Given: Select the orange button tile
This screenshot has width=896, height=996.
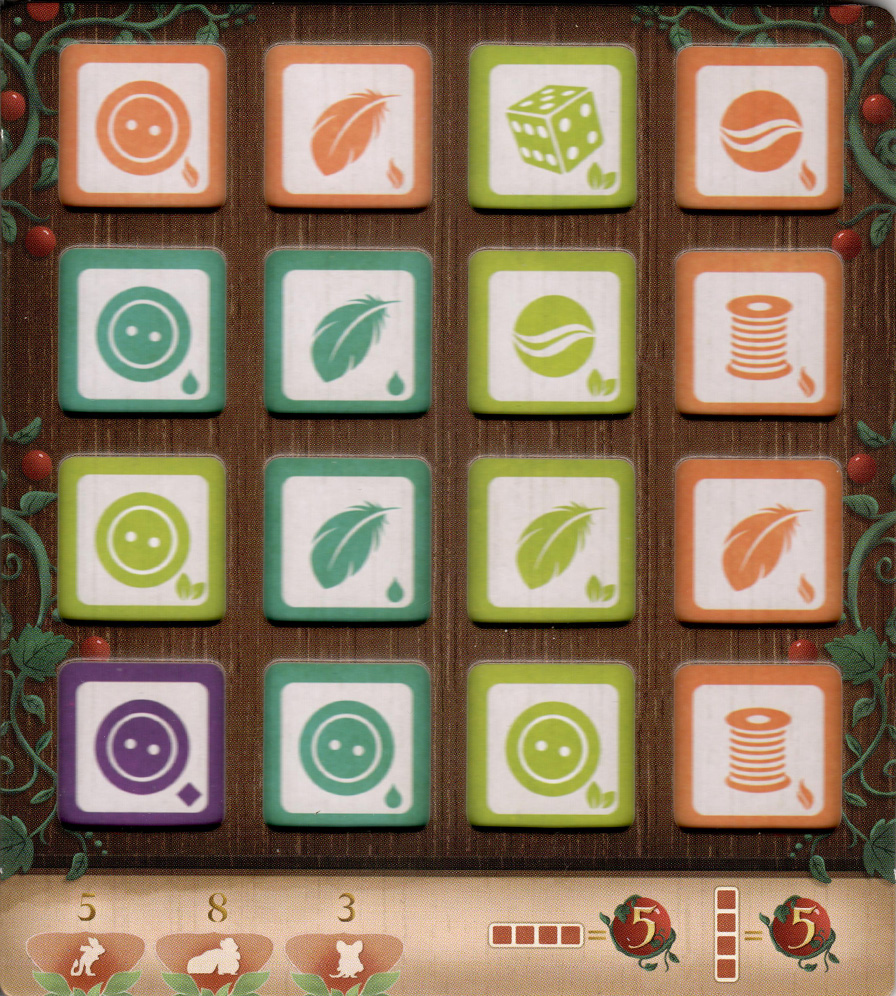Looking at the screenshot, I should tap(143, 126).
